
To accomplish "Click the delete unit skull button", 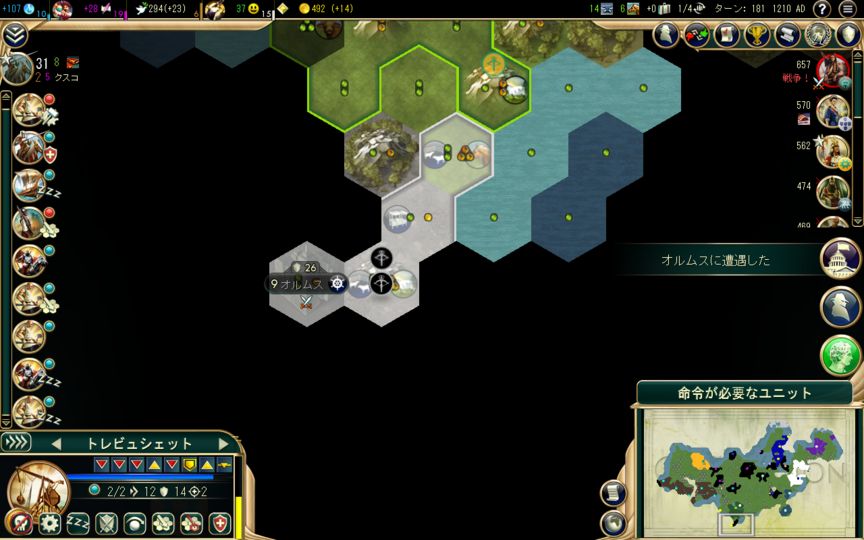I will [18, 522].
